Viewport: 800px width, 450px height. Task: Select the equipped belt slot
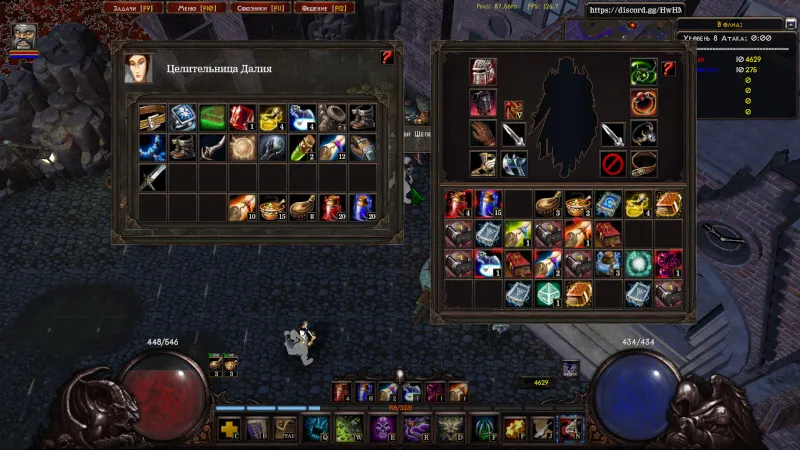643,160
